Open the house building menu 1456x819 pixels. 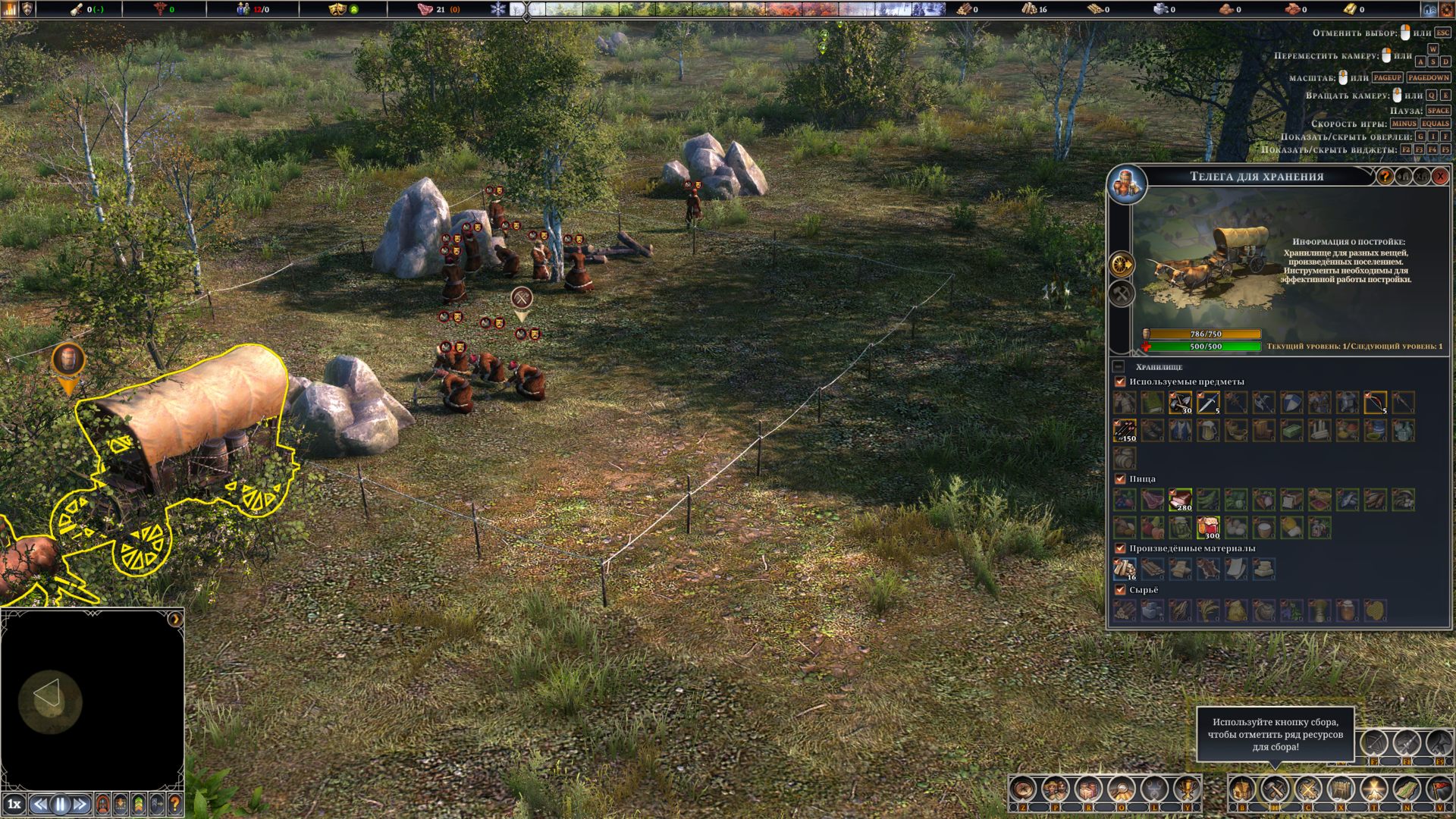click(x=1242, y=790)
